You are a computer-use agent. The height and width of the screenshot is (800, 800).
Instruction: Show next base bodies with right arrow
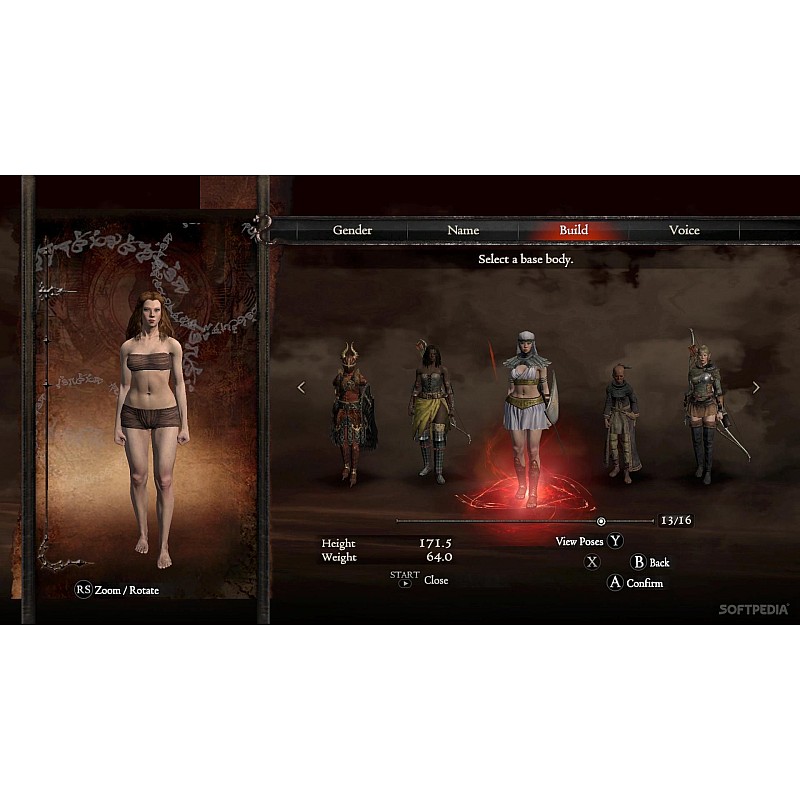[x=756, y=387]
